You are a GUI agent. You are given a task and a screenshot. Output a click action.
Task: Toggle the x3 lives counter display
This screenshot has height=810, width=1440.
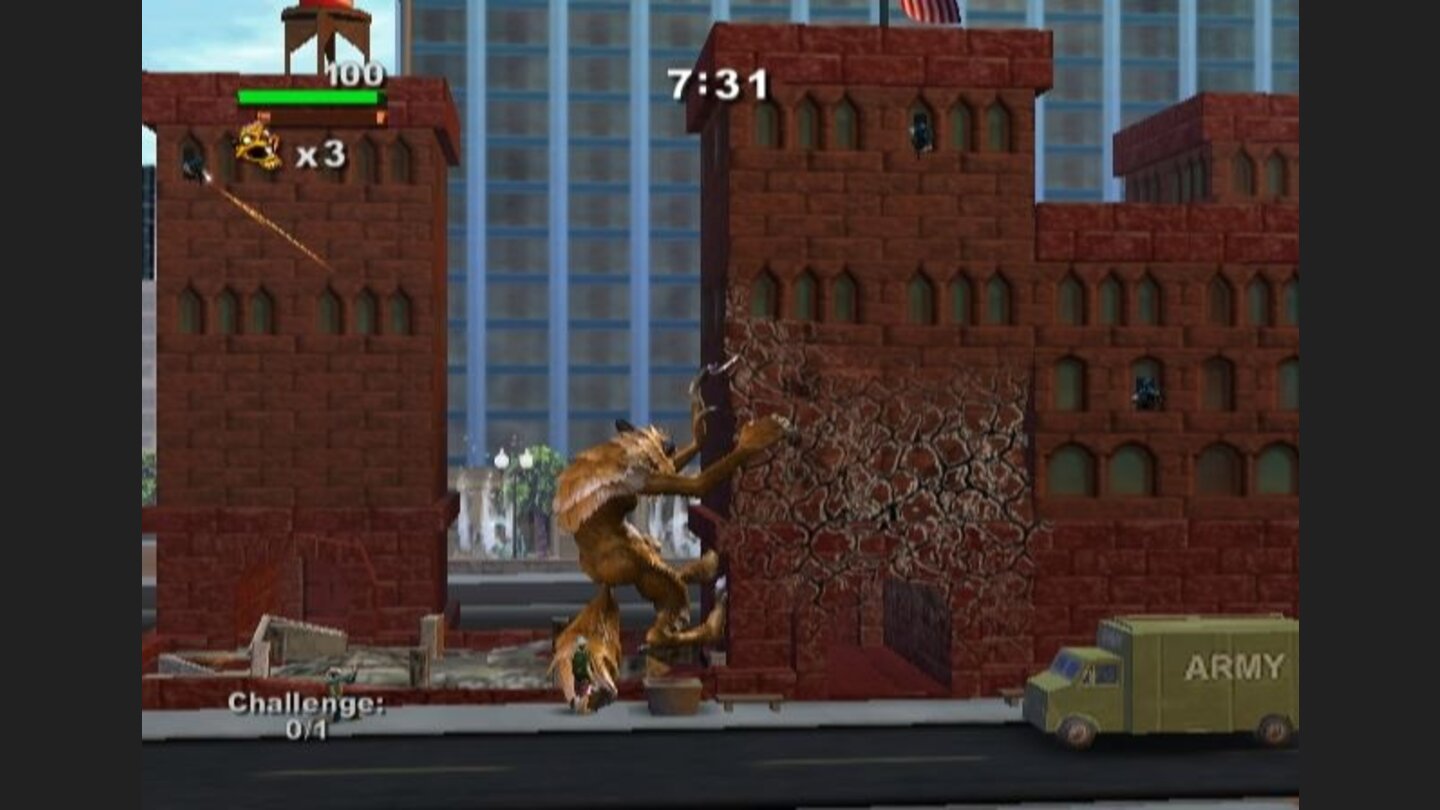[x=320, y=155]
